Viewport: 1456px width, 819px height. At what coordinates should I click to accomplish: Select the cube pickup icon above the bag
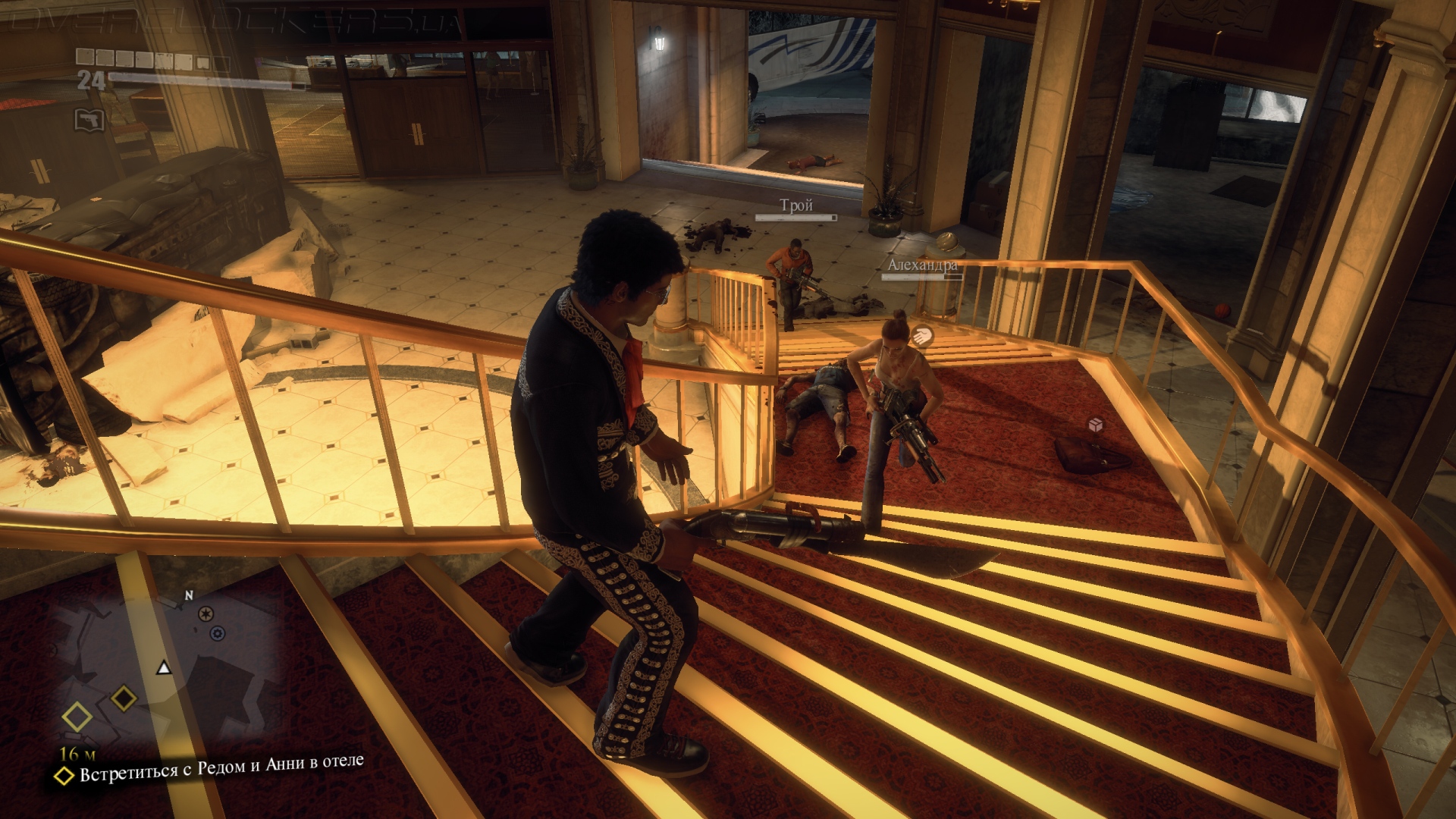[1095, 425]
